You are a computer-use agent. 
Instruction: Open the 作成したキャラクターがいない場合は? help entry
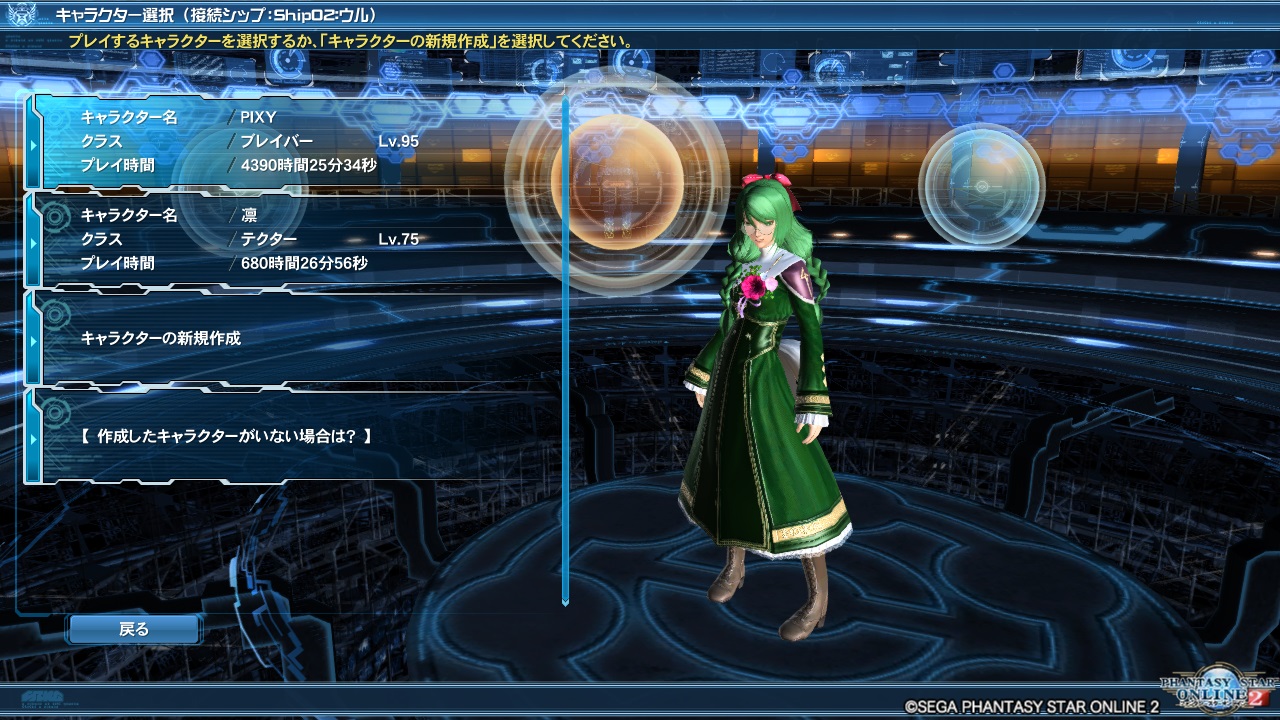[x=290, y=436]
